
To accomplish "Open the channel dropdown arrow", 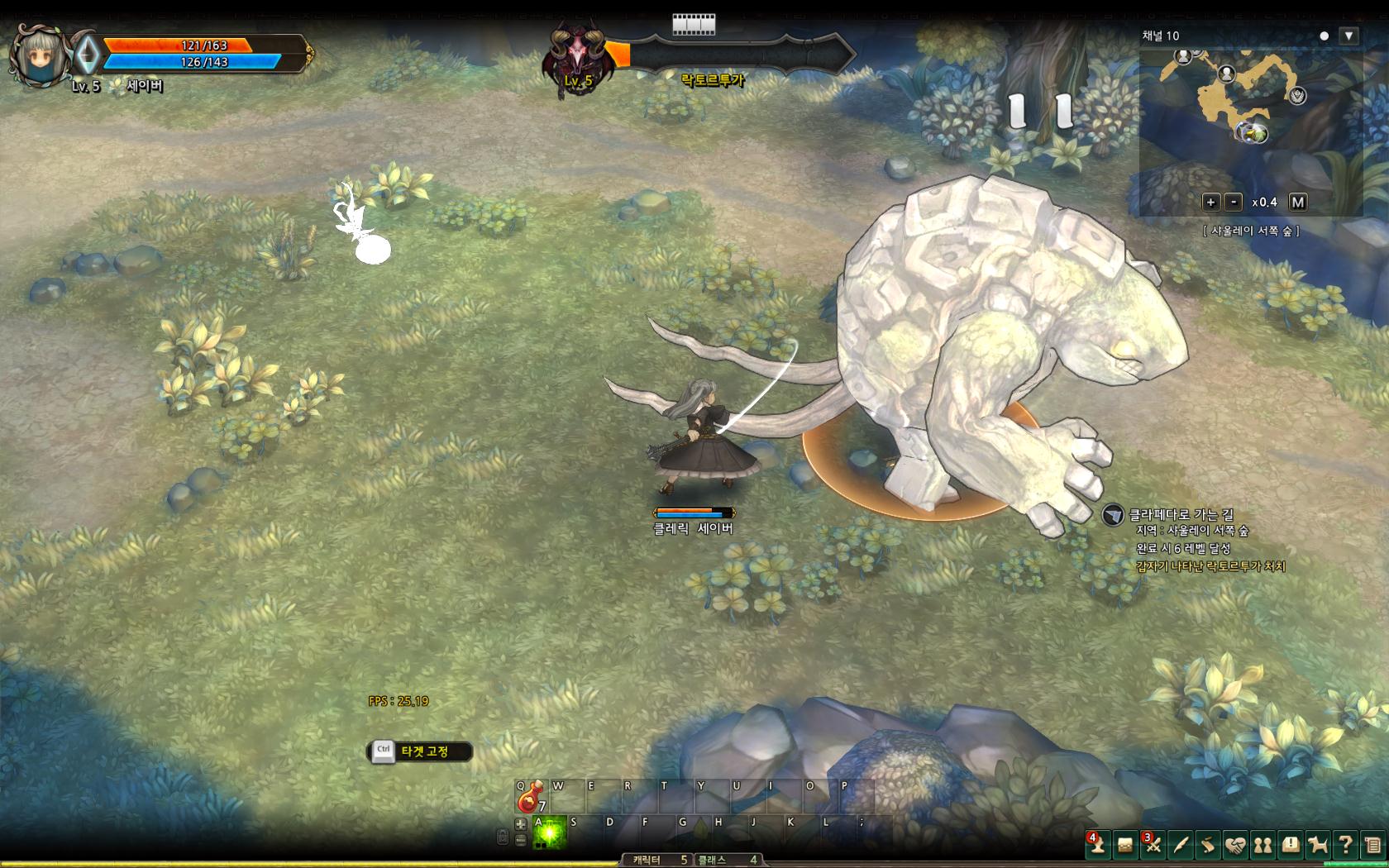I will pos(1348,36).
